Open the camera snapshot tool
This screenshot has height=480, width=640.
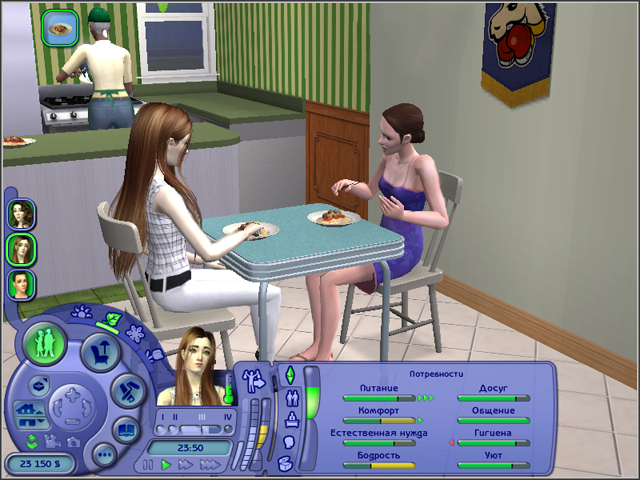(x=74, y=441)
